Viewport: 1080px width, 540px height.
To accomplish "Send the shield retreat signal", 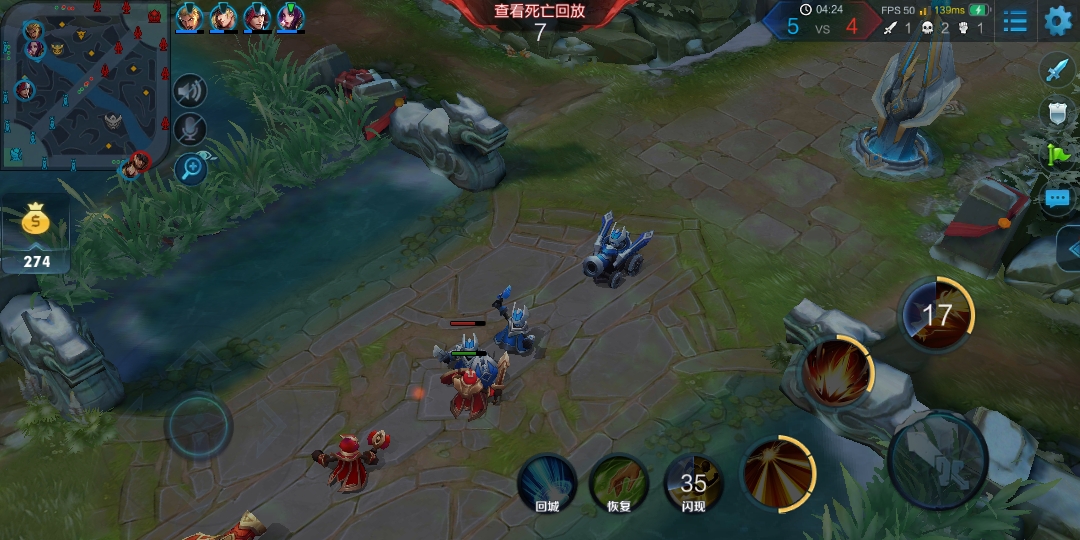I will pyautogui.click(x=1057, y=112).
